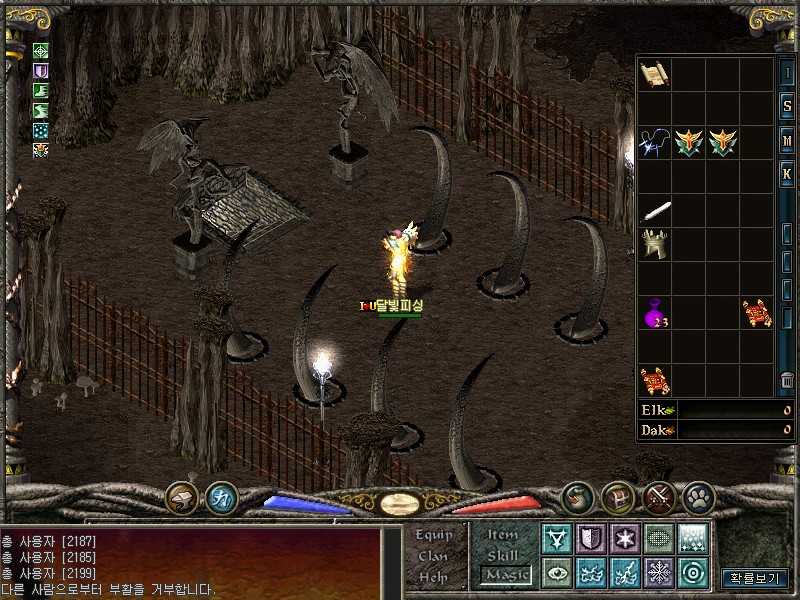
Task: Pick the castle tower inventory item
Action: 654,244
